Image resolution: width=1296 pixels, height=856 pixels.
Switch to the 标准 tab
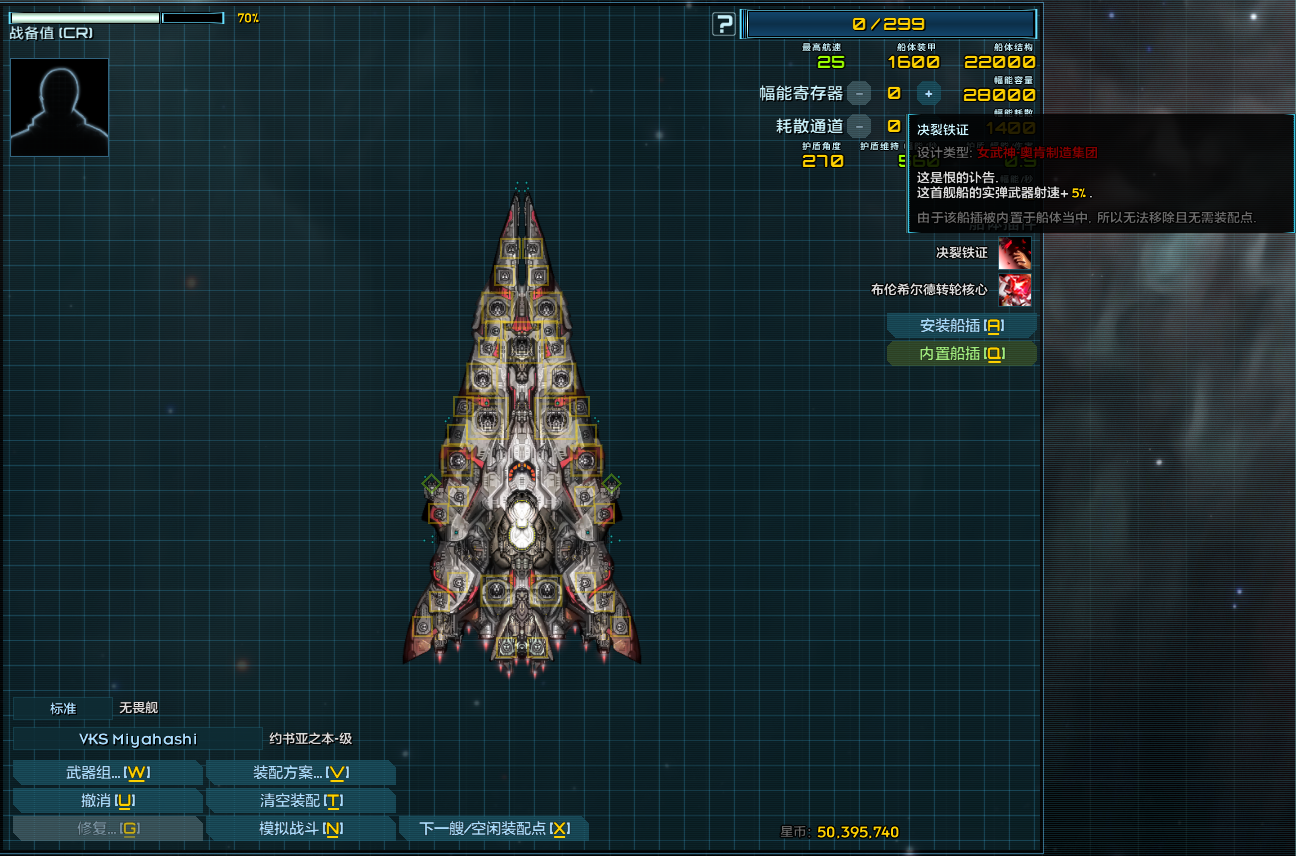pyautogui.click(x=61, y=708)
